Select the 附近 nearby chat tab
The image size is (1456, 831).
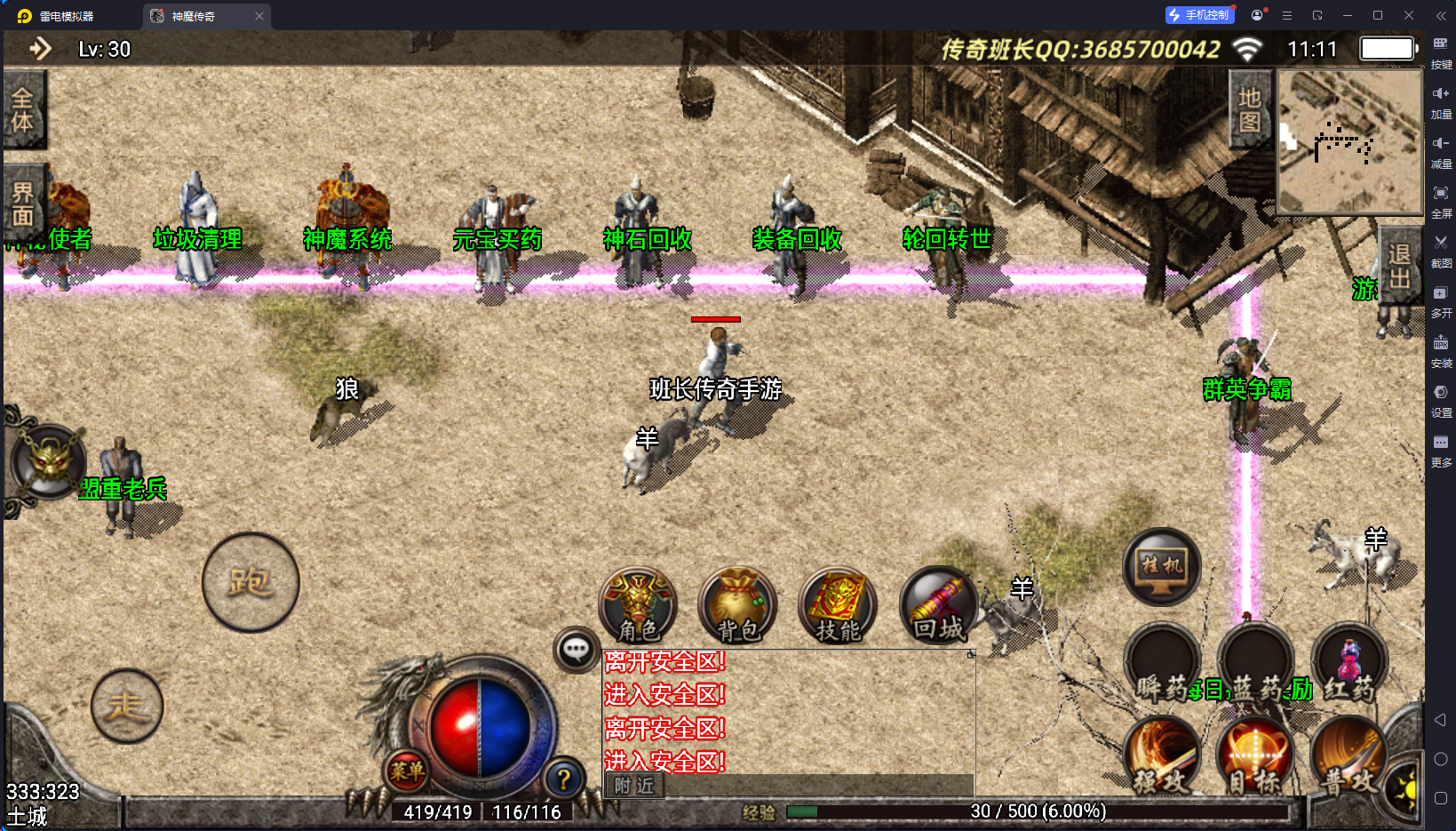tap(634, 786)
